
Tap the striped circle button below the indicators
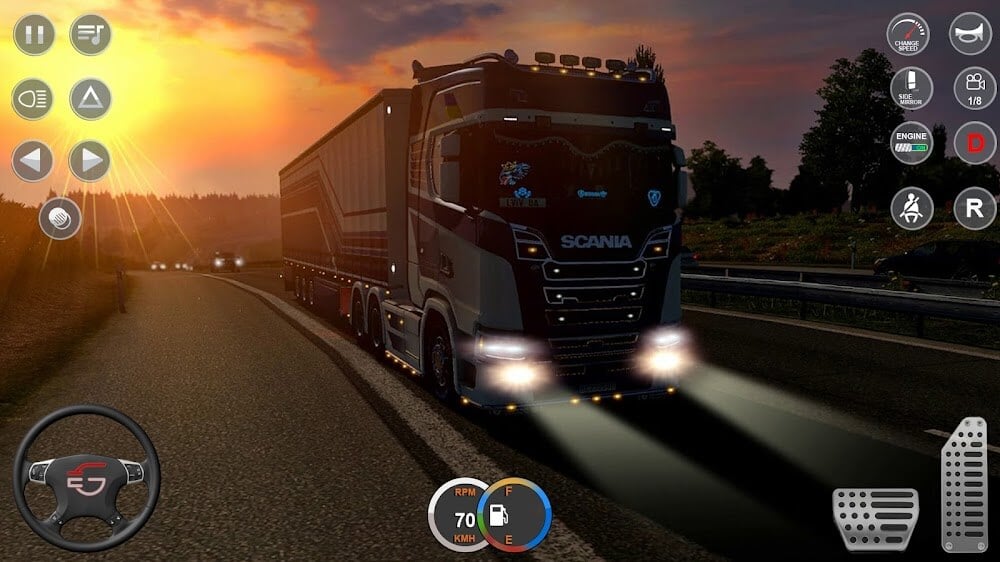click(60, 219)
